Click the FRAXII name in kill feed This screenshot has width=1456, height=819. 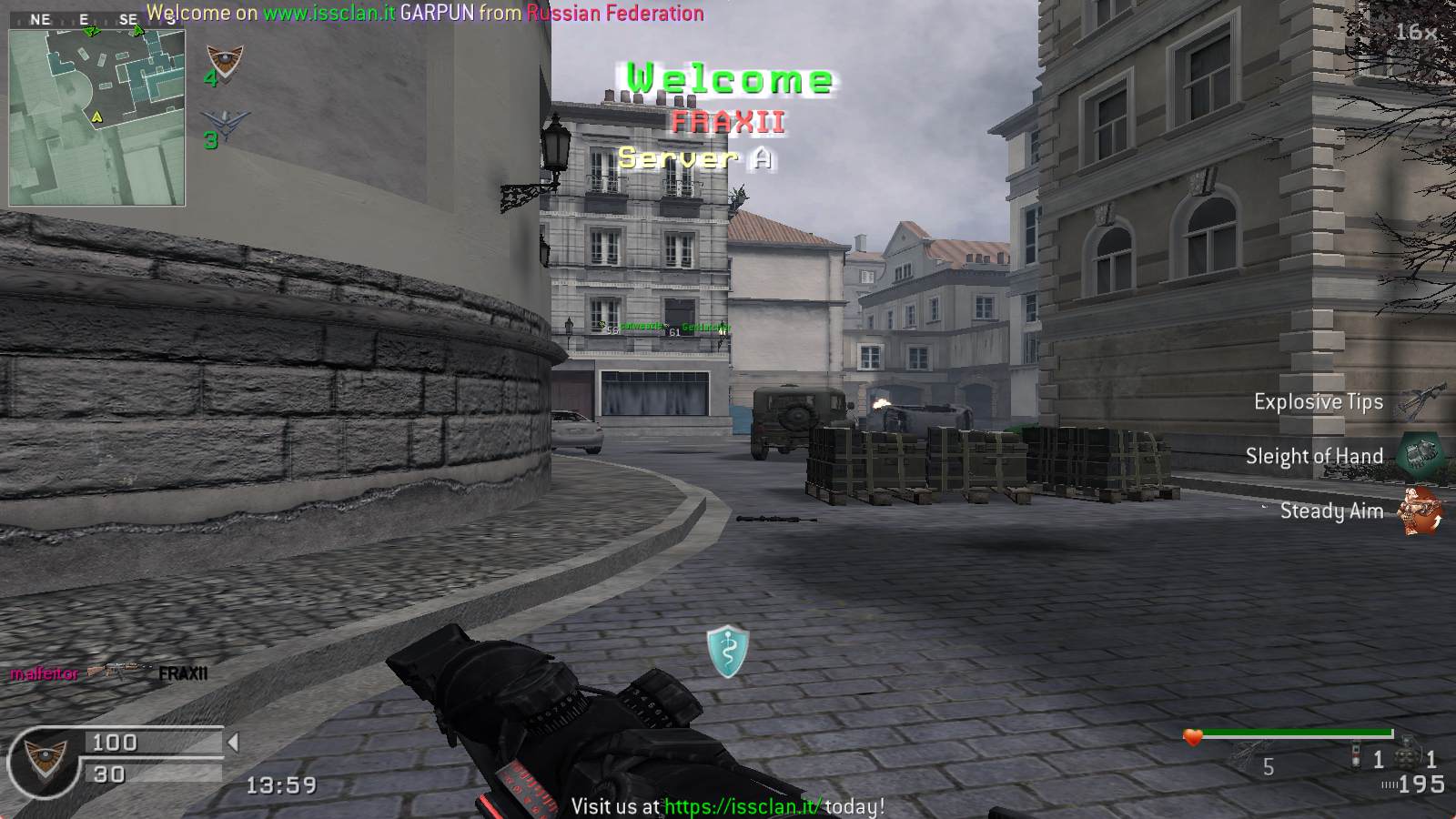[x=183, y=674]
